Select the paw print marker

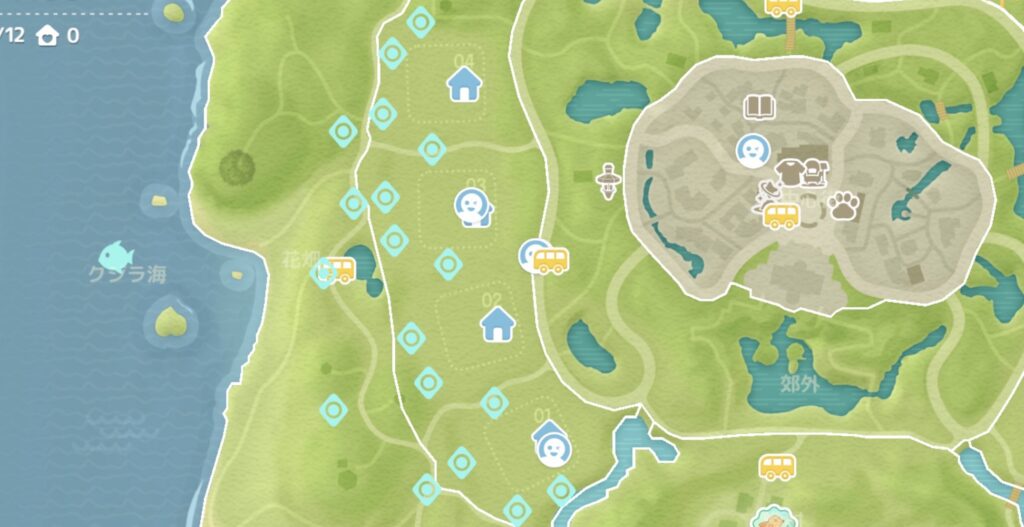pyautogui.click(x=845, y=206)
